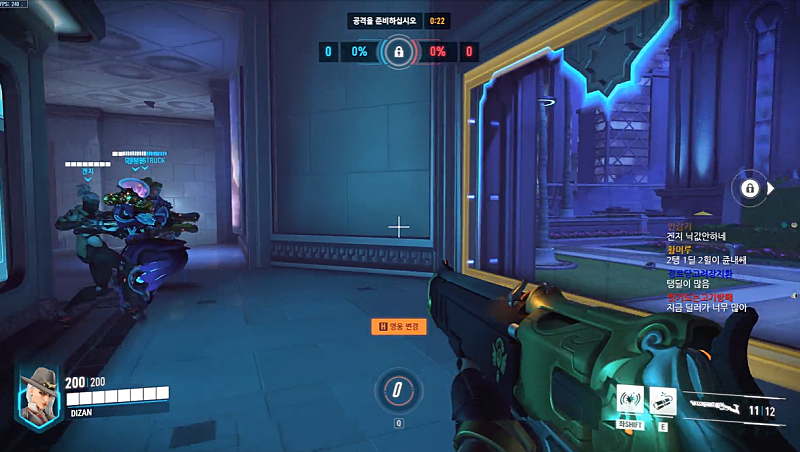Click the locked objective icon on the scoreboard

tap(398, 51)
